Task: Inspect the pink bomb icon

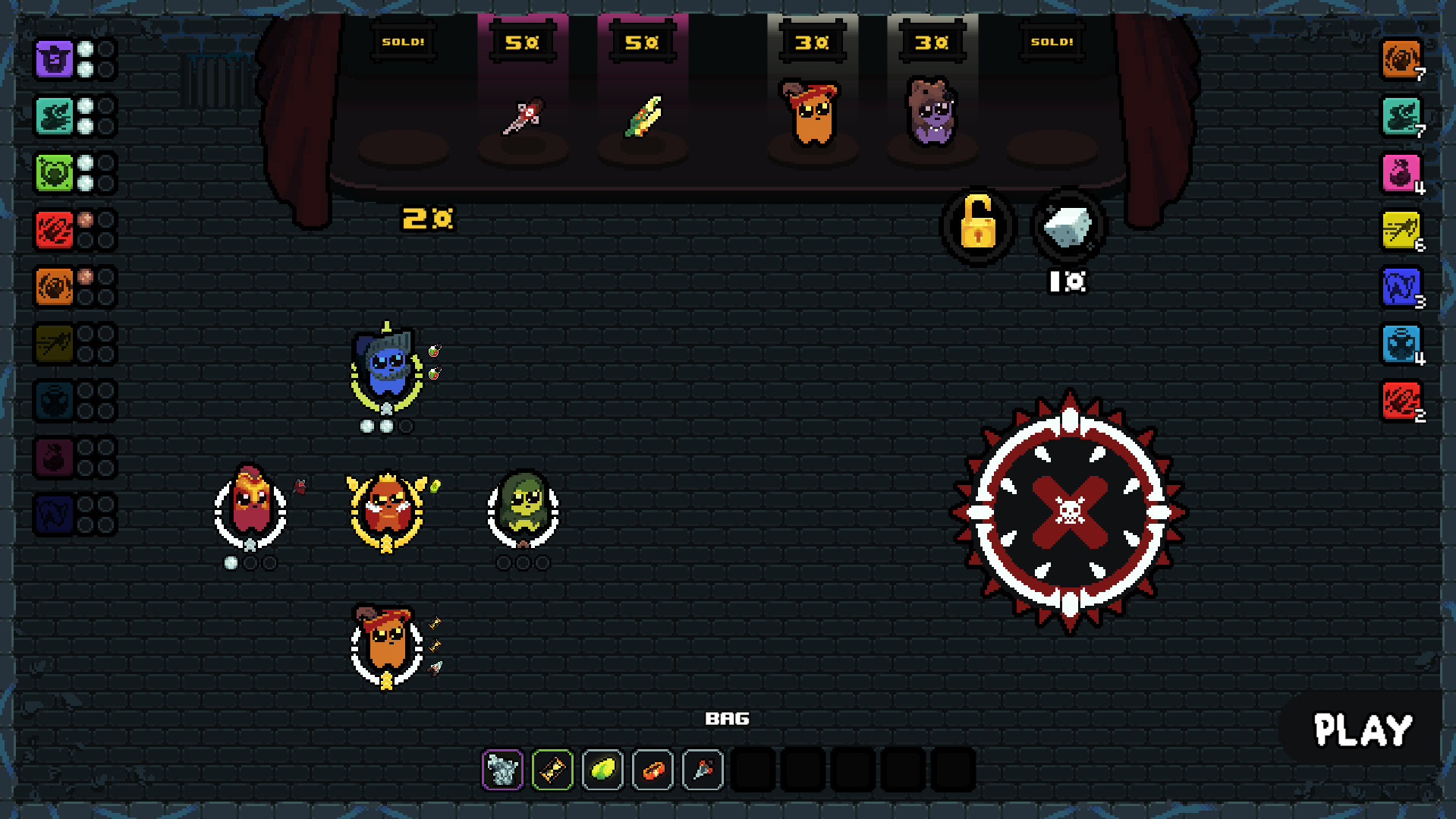Action: pyautogui.click(x=1400, y=173)
